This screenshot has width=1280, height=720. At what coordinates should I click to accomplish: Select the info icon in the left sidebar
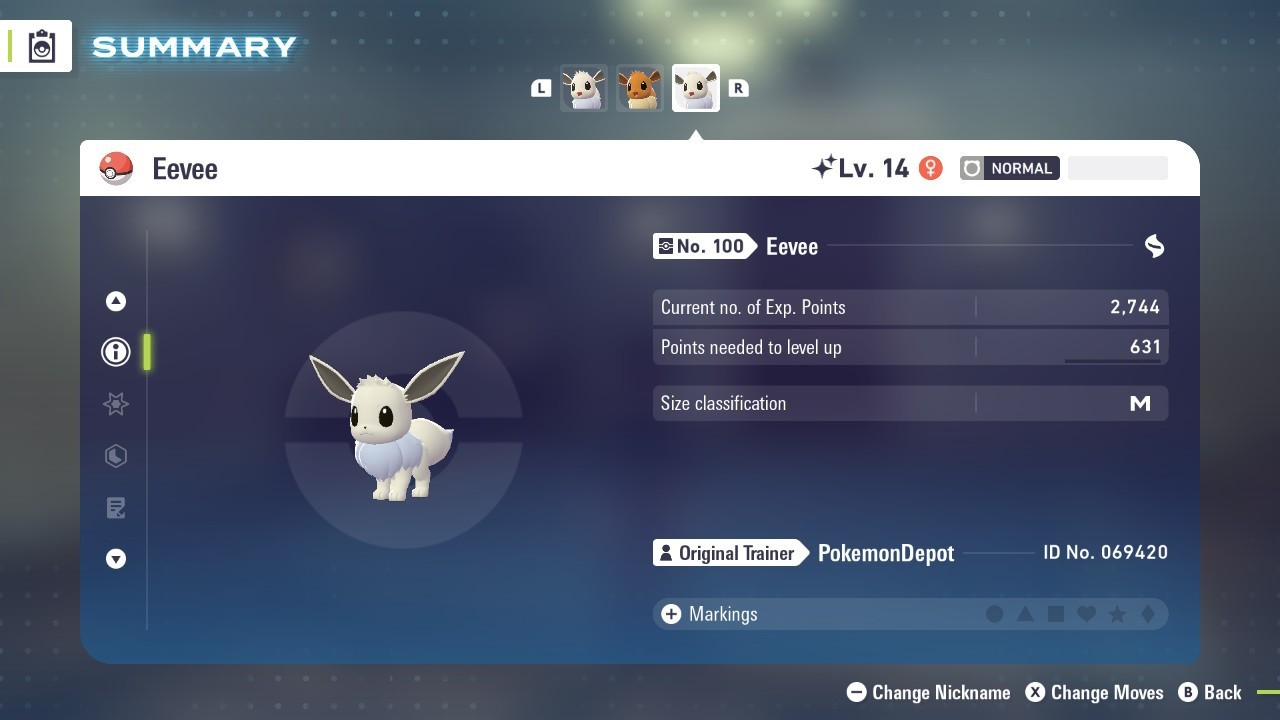(116, 352)
